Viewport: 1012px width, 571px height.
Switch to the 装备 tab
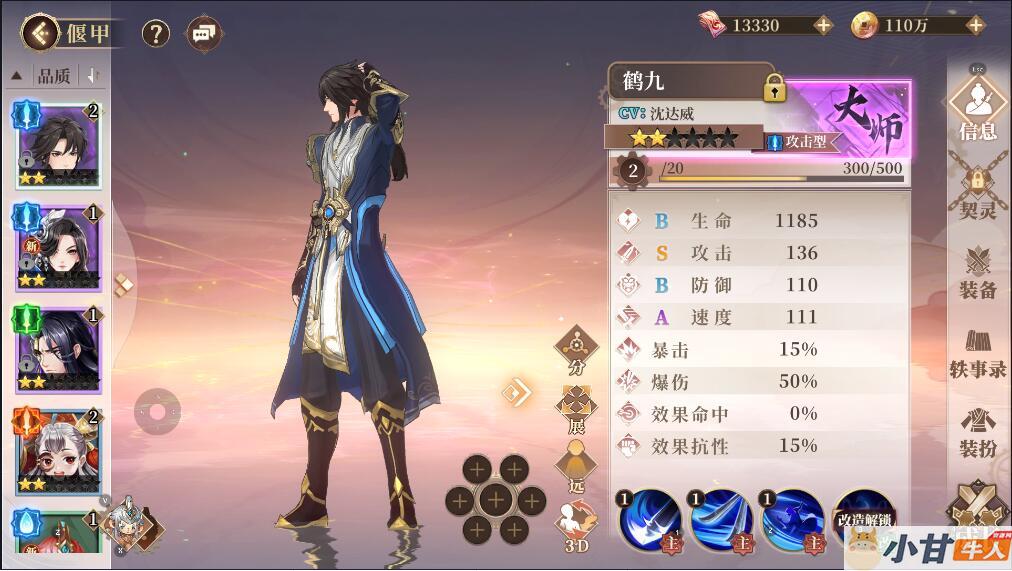977,270
